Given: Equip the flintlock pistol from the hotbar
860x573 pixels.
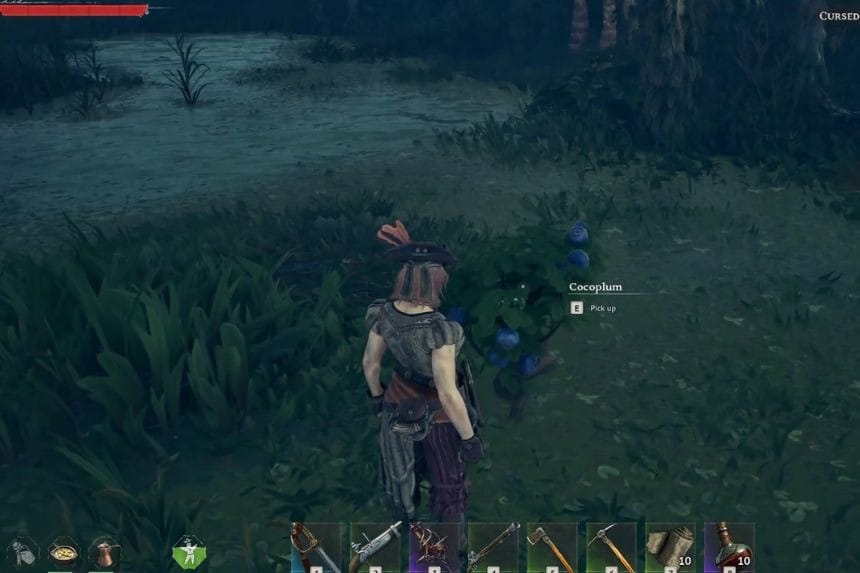Looking at the screenshot, I should click(375, 547).
